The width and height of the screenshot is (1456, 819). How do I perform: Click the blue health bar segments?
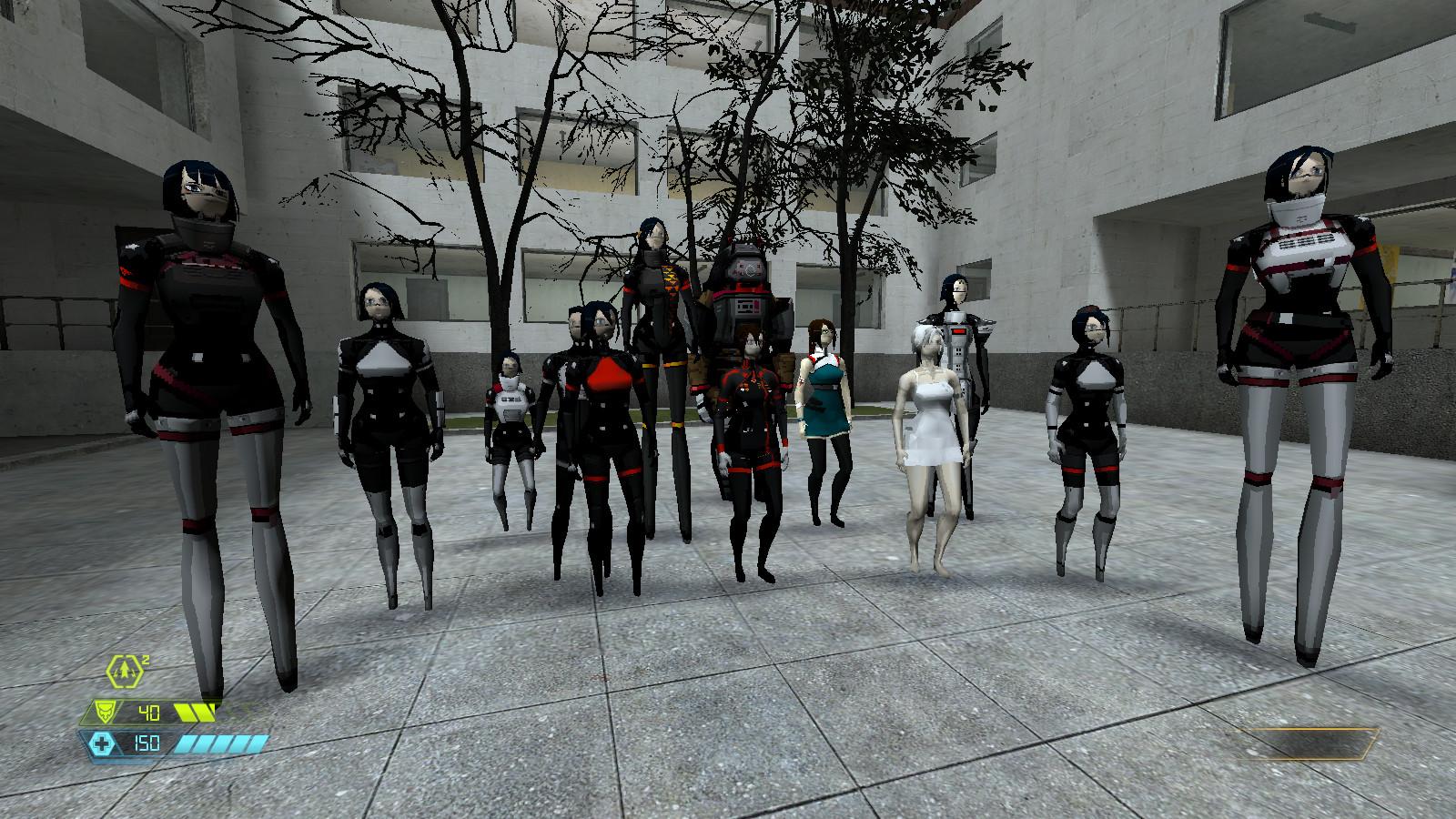223,742
